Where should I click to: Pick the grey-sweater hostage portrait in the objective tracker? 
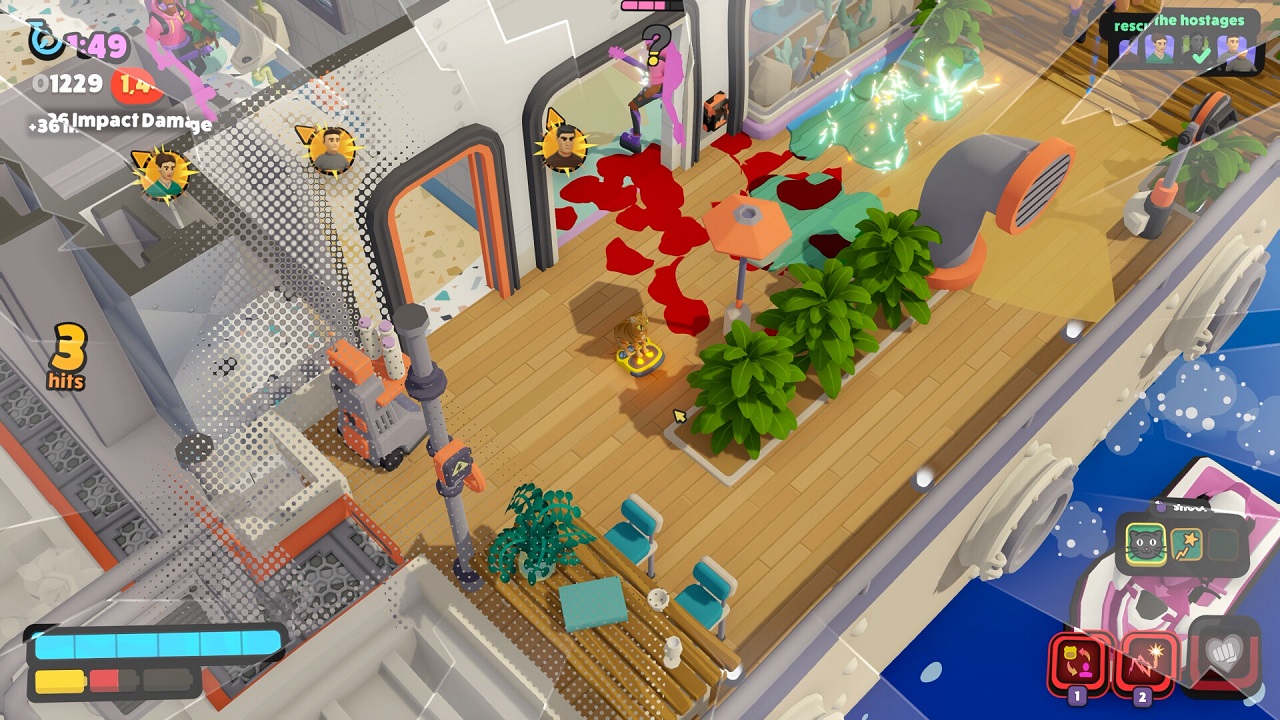coord(1234,48)
